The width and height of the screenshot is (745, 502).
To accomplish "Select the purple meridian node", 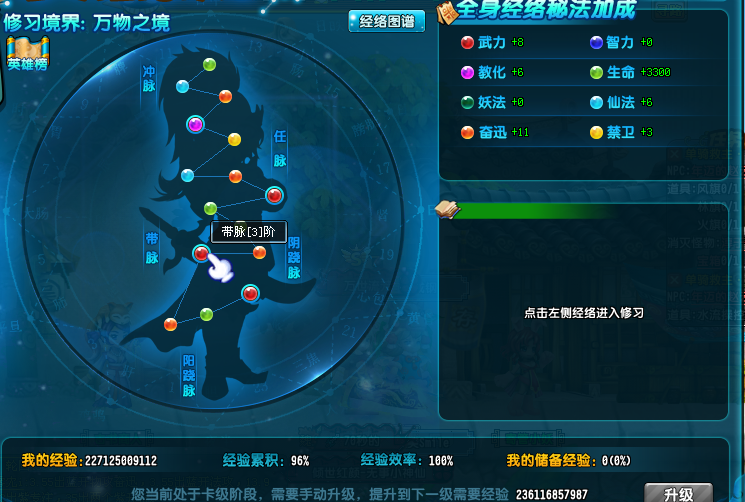I will pyautogui.click(x=196, y=124).
